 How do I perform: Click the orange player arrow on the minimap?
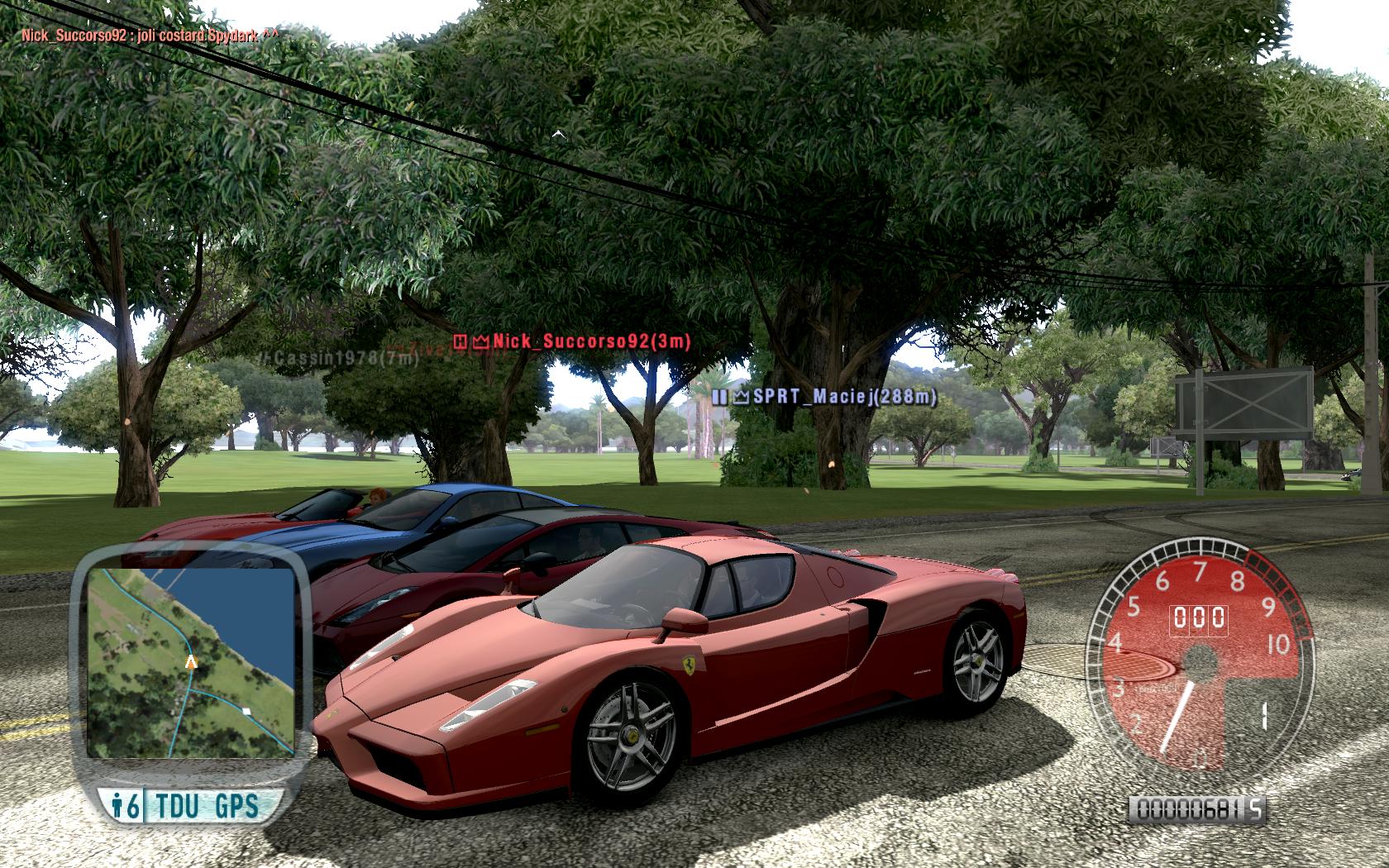pos(192,661)
